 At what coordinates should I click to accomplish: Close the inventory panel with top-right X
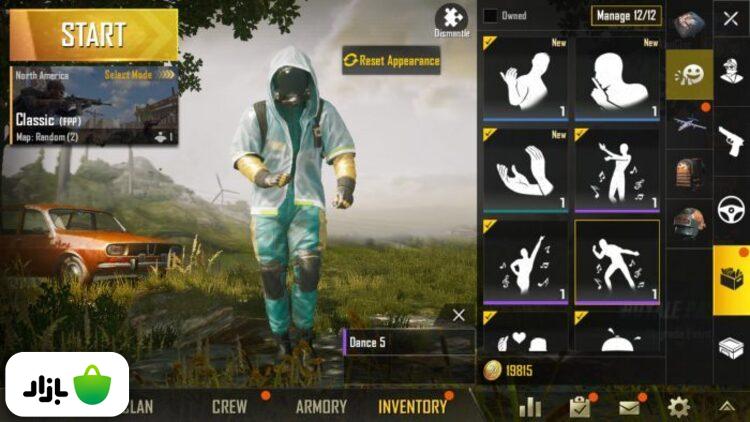(730, 19)
